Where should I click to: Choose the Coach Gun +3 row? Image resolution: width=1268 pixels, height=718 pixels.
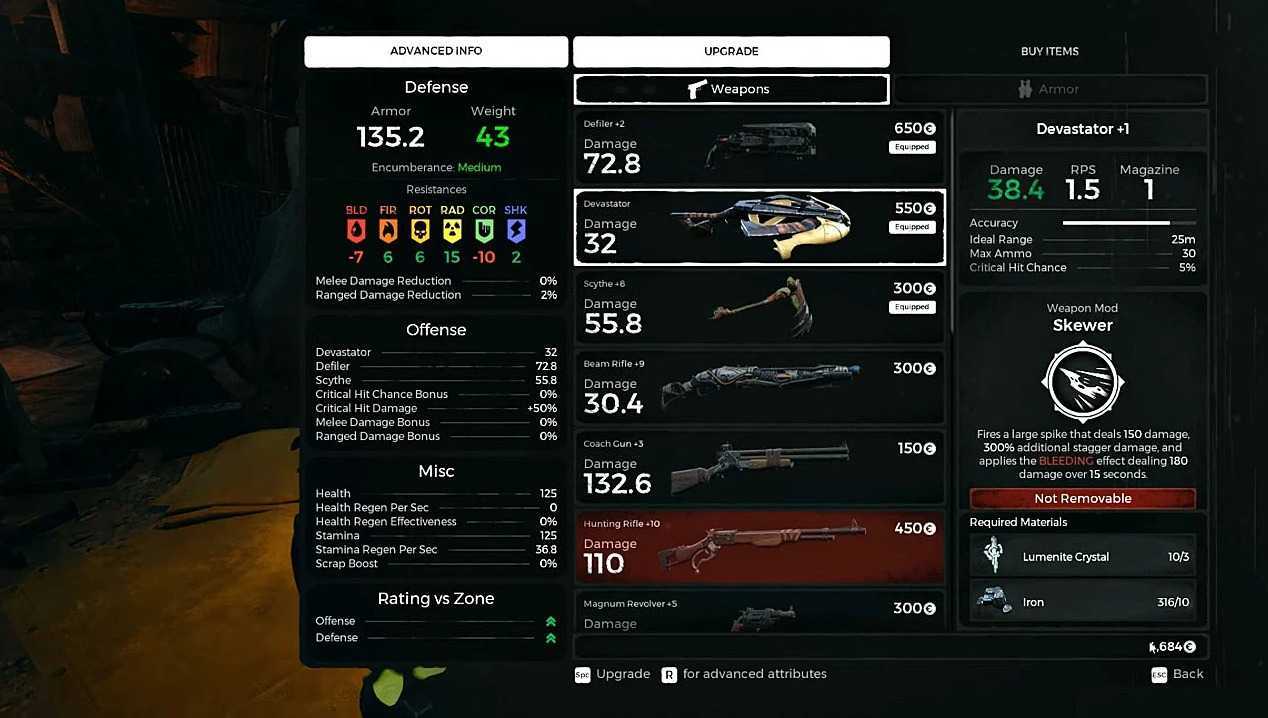(759, 467)
